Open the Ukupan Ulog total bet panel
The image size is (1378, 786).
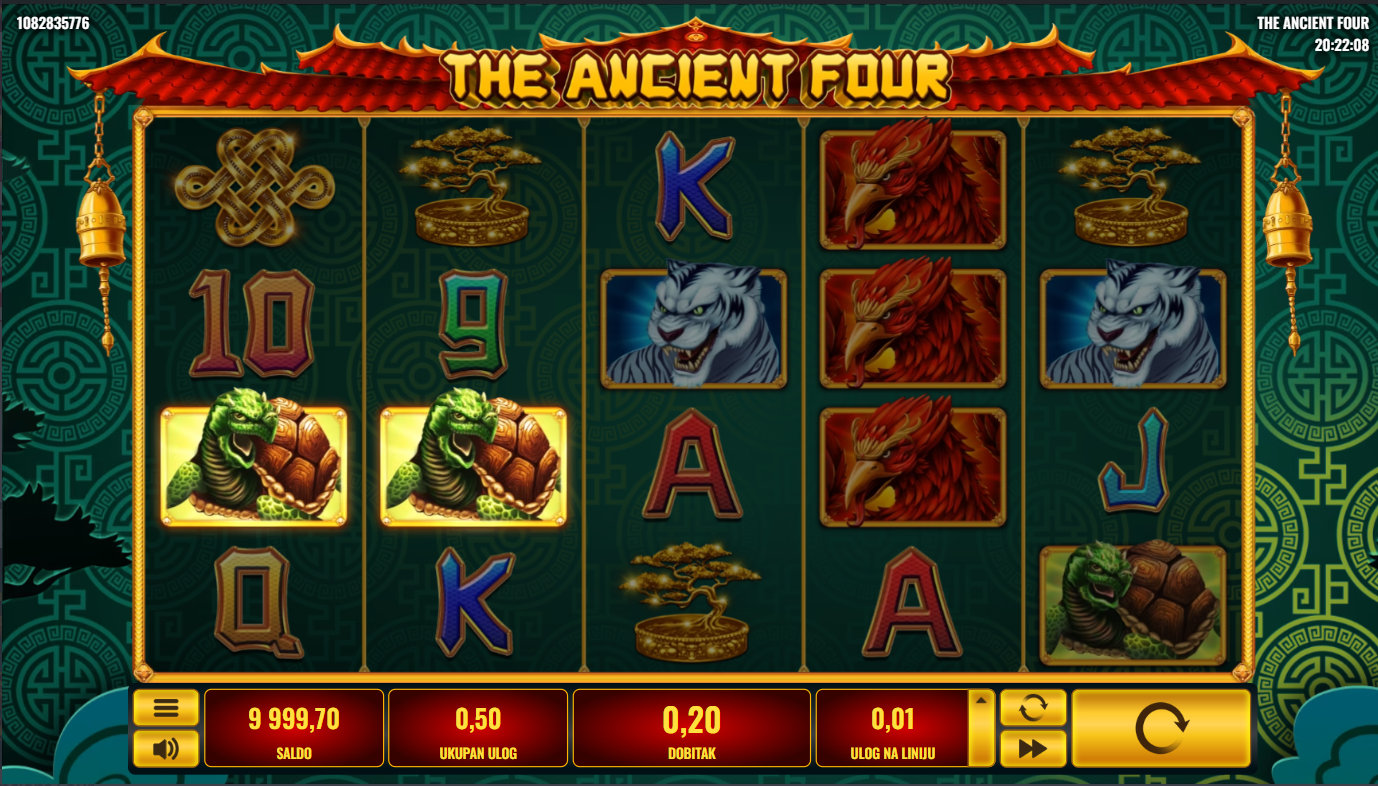[x=478, y=728]
